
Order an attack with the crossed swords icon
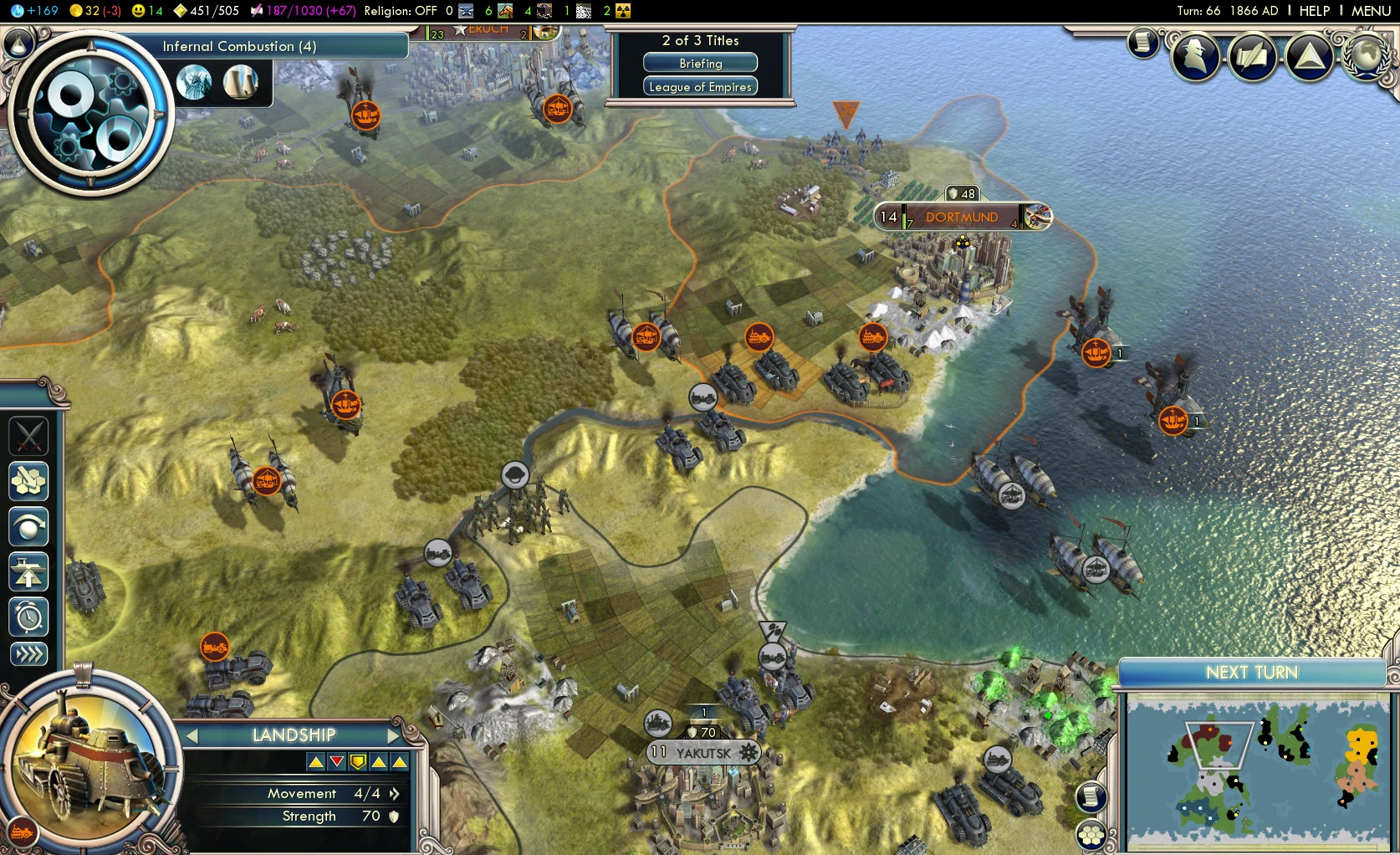tap(29, 436)
